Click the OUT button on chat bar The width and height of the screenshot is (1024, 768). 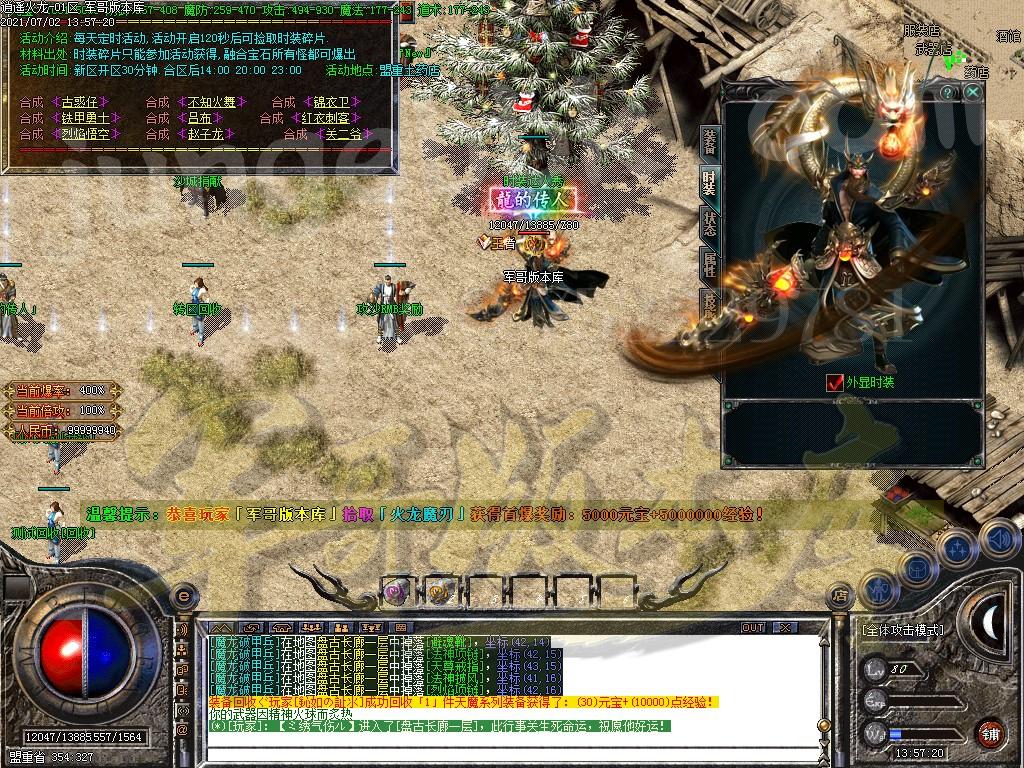[x=753, y=628]
